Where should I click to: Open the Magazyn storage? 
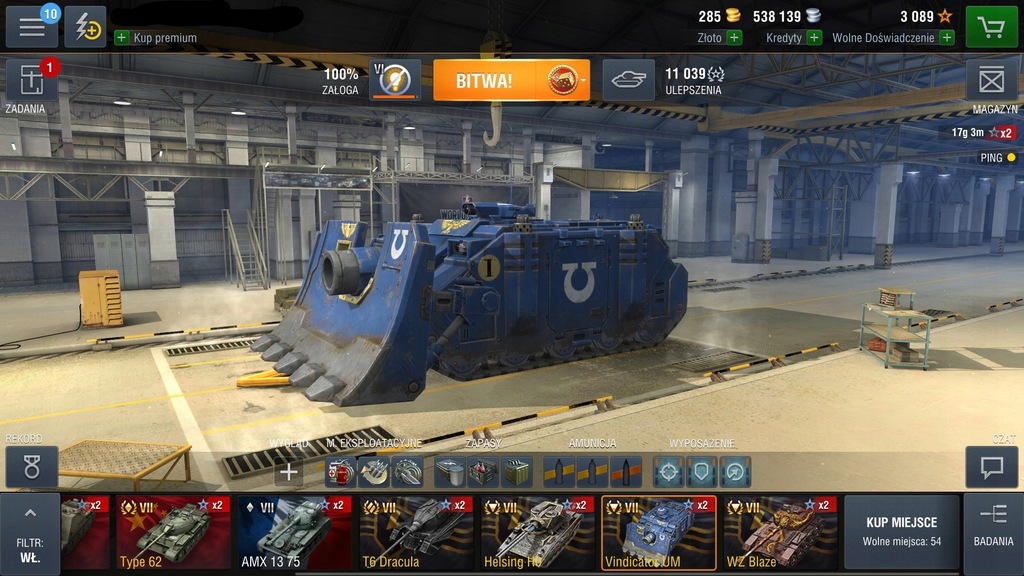[990, 80]
